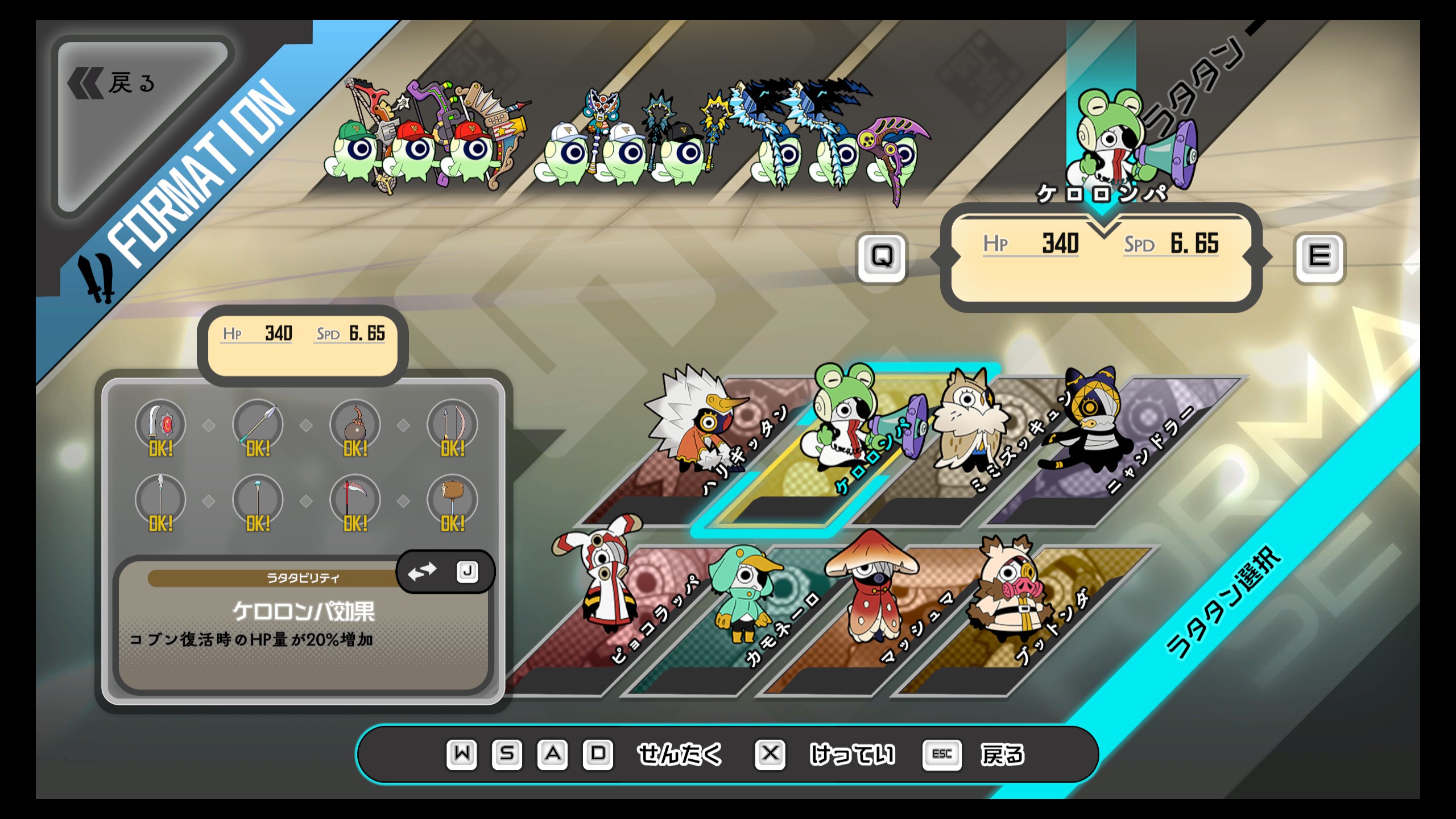This screenshot has height=819, width=1456.
Task: Select the wooden hammer weapon icon
Action: click(x=452, y=500)
